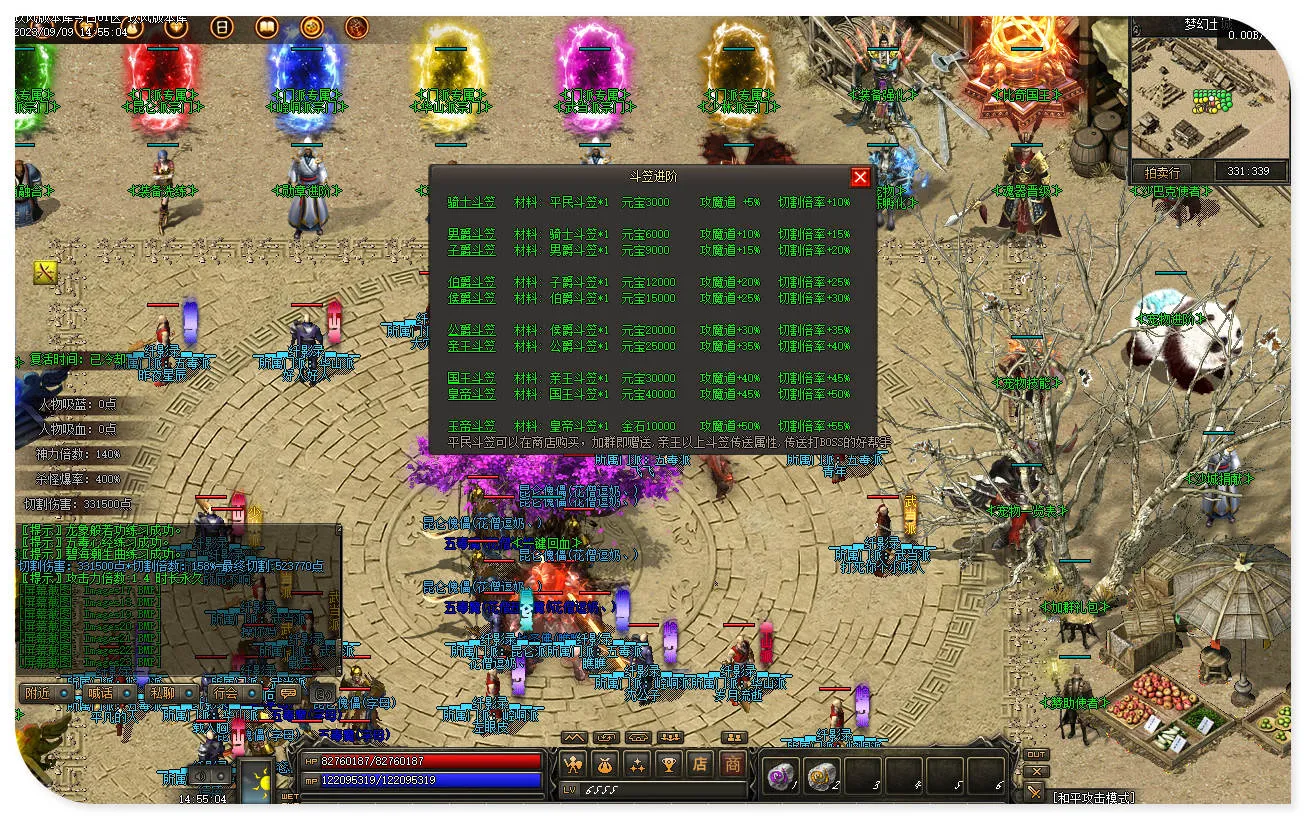Viewport: 1306px width, 819px height.
Task: Click the money bag icon on bottom bar
Action: click(x=605, y=765)
